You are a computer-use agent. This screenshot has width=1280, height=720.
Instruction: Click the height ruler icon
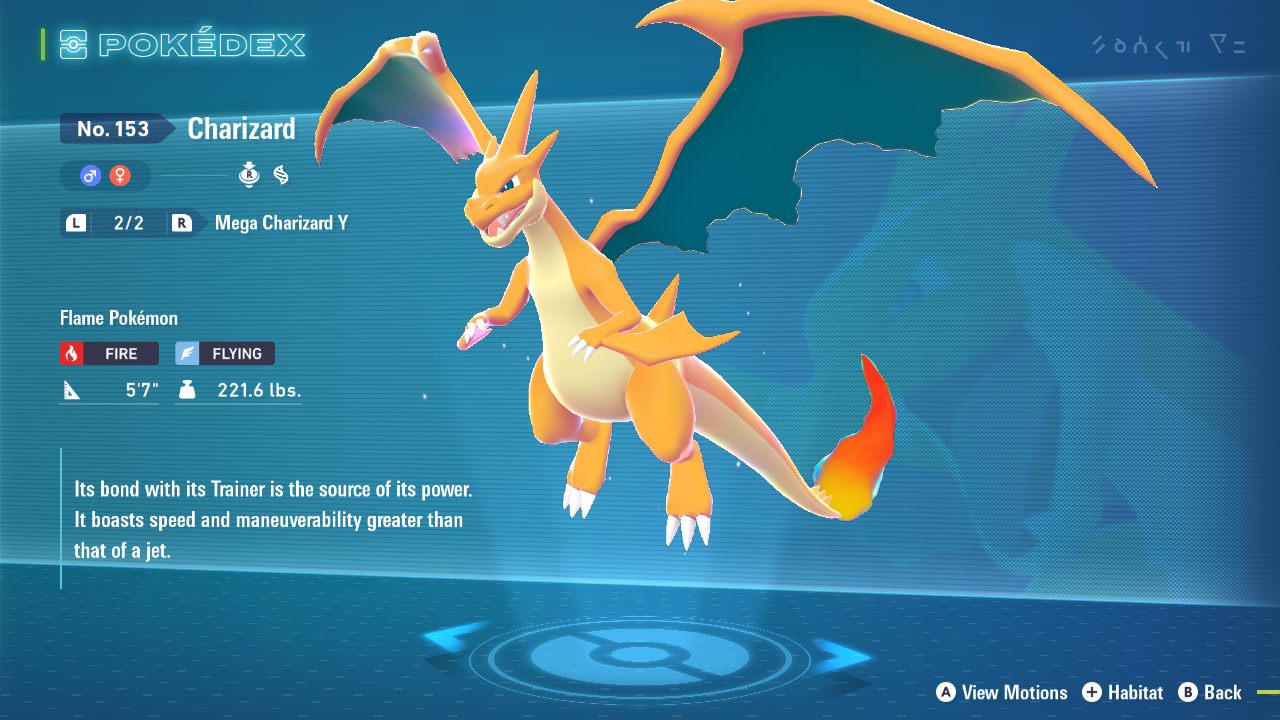[70, 389]
